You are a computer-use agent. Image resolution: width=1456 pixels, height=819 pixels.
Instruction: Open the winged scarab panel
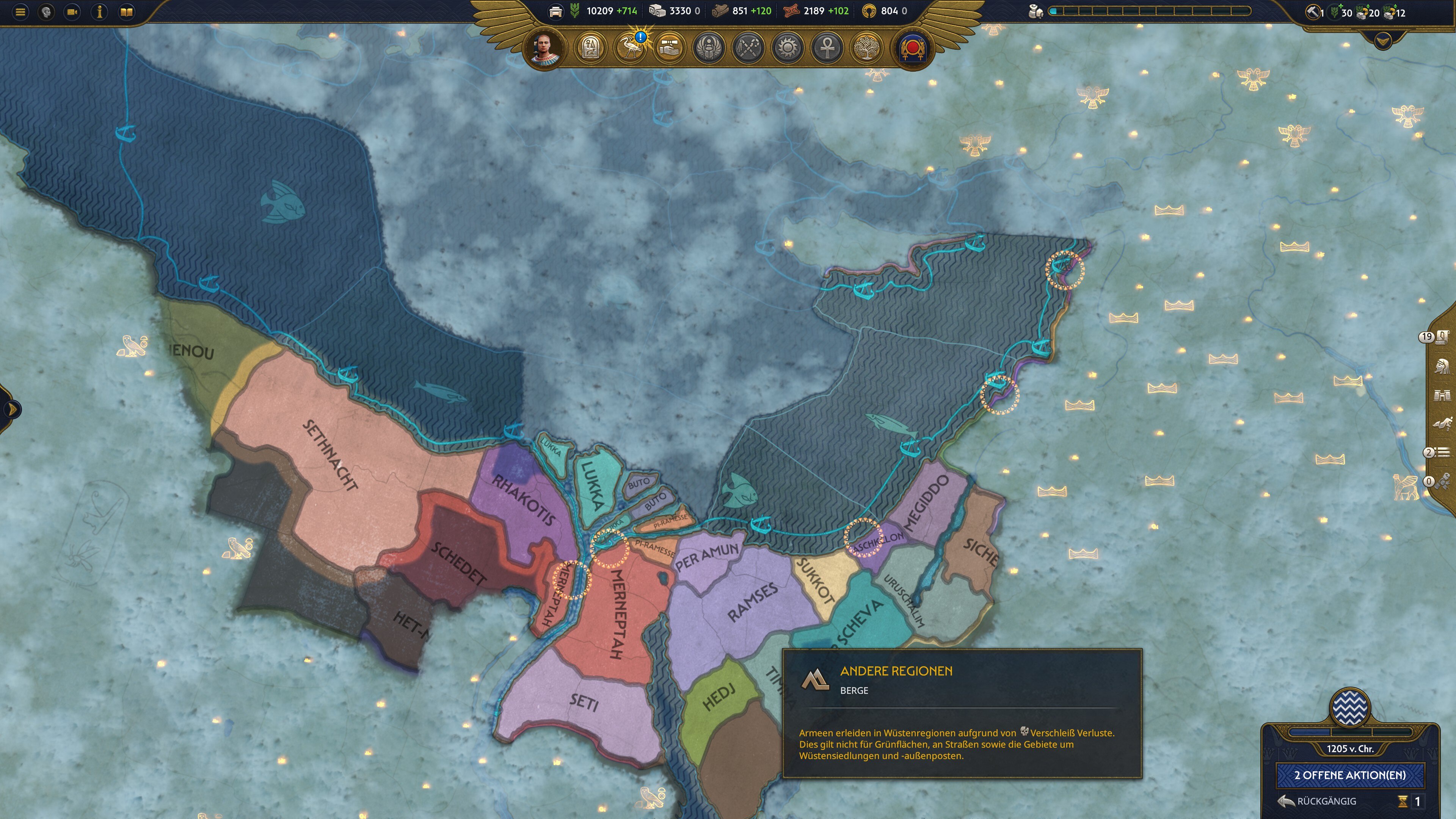(x=709, y=48)
